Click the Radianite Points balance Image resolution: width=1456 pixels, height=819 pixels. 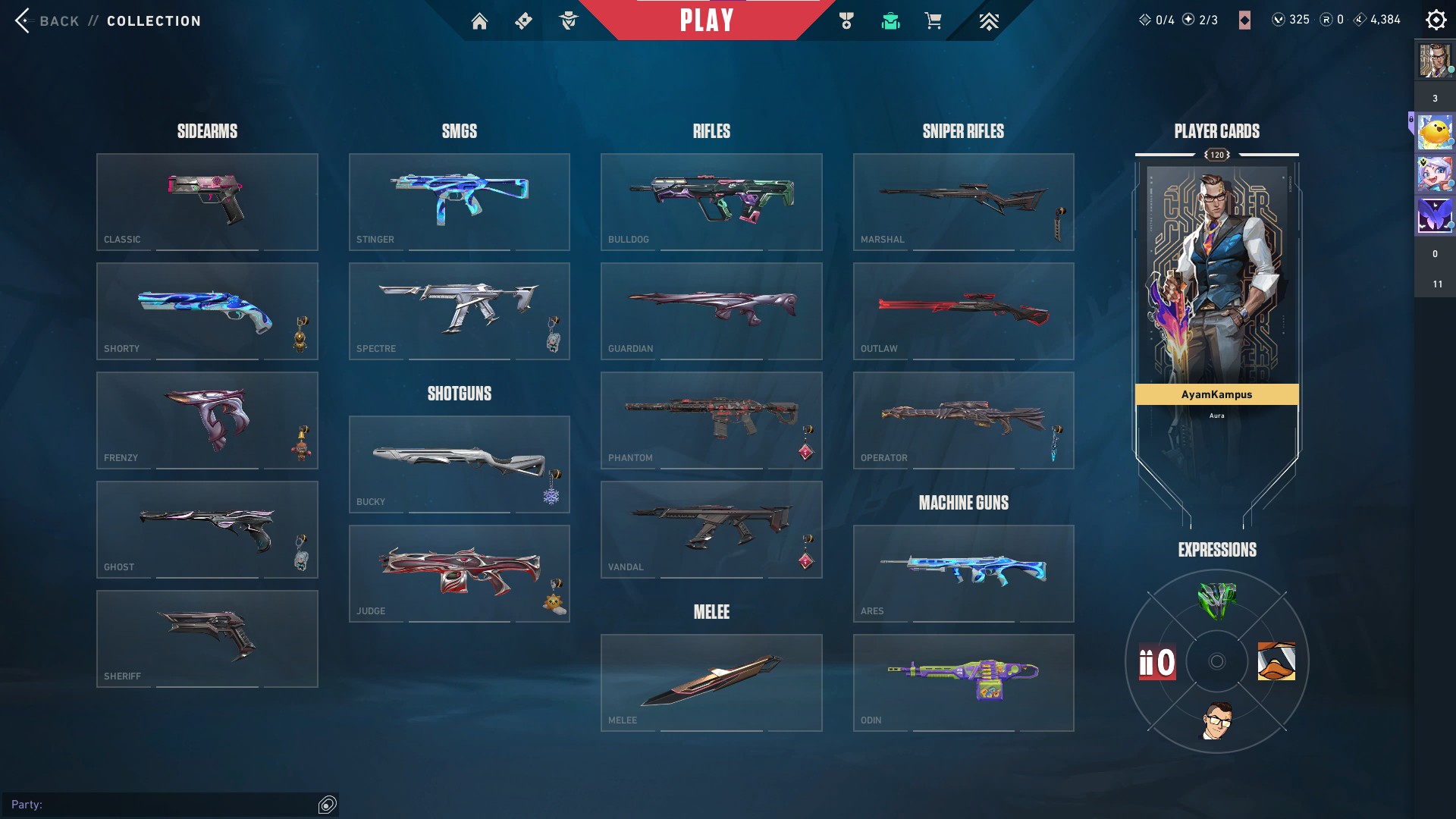[1332, 19]
